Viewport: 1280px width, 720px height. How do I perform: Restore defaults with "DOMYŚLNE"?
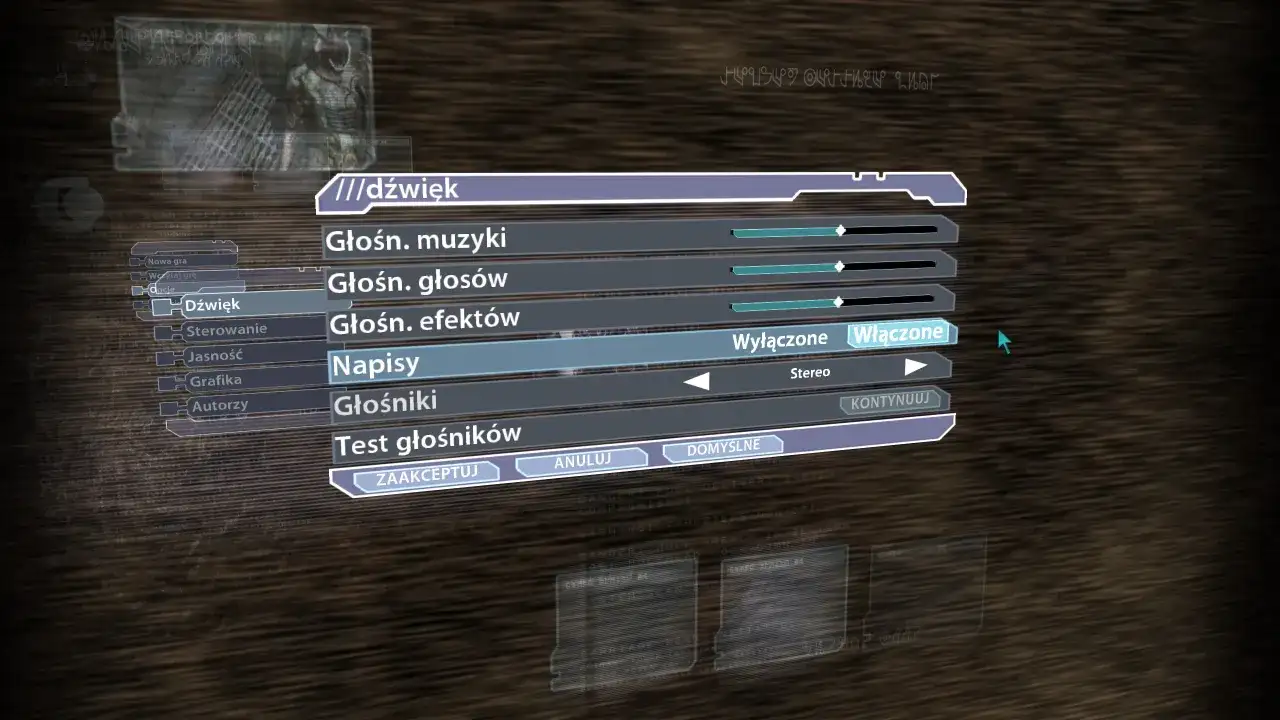(x=722, y=447)
